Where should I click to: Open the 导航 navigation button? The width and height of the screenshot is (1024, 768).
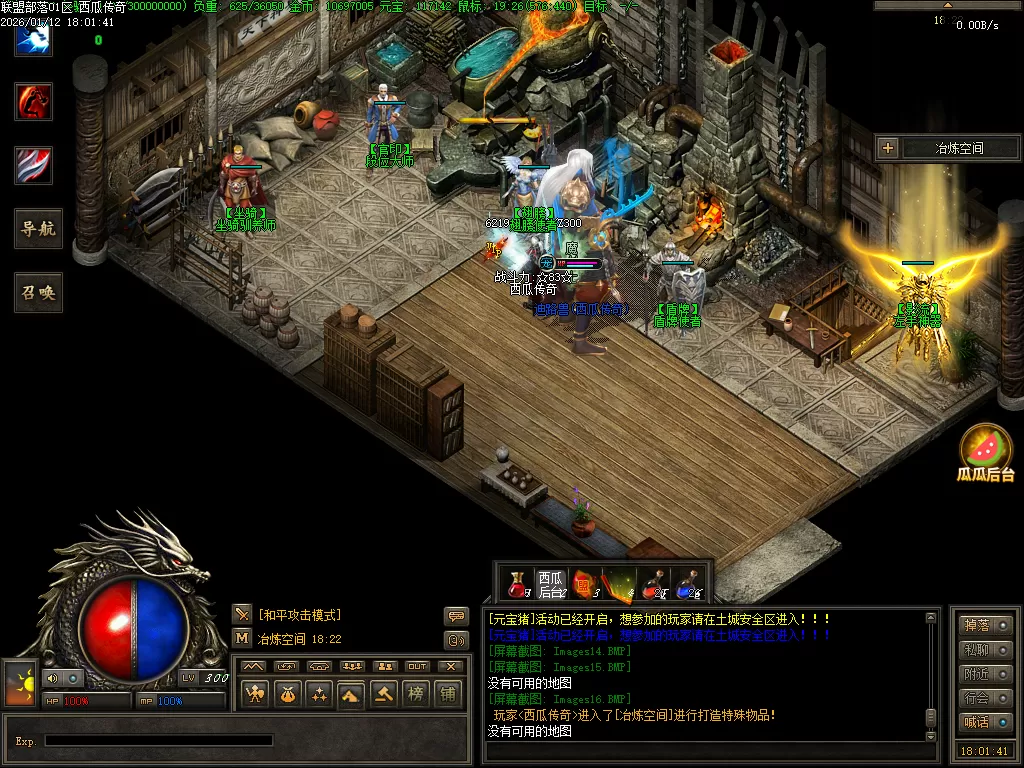[38, 229]
